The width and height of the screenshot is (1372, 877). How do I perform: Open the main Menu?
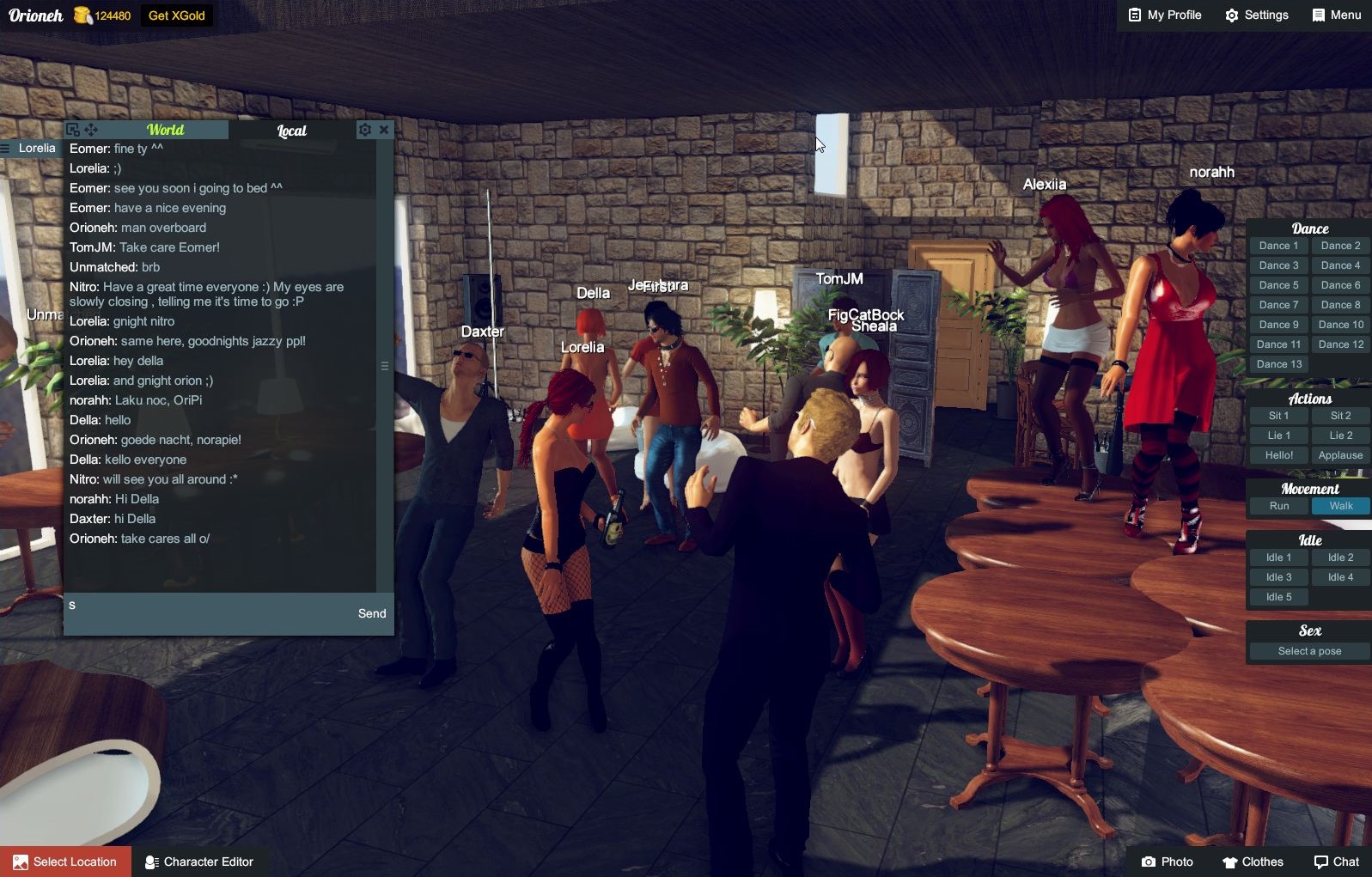tap(1336, 15)
